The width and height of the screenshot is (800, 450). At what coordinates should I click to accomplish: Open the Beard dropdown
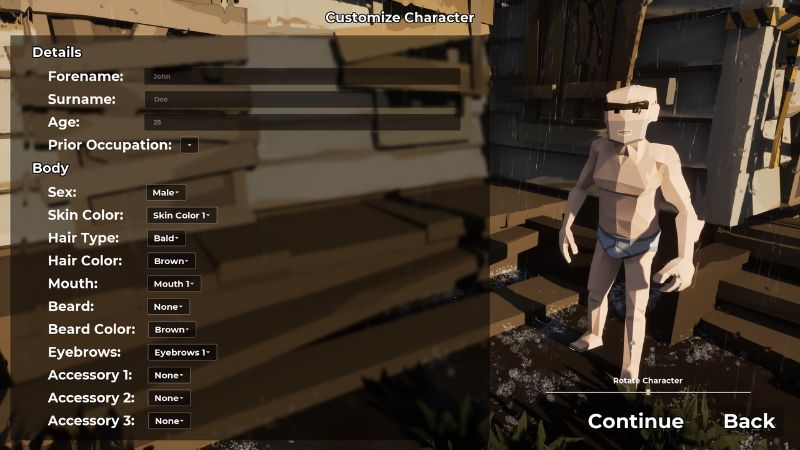[x=168, y=307]
